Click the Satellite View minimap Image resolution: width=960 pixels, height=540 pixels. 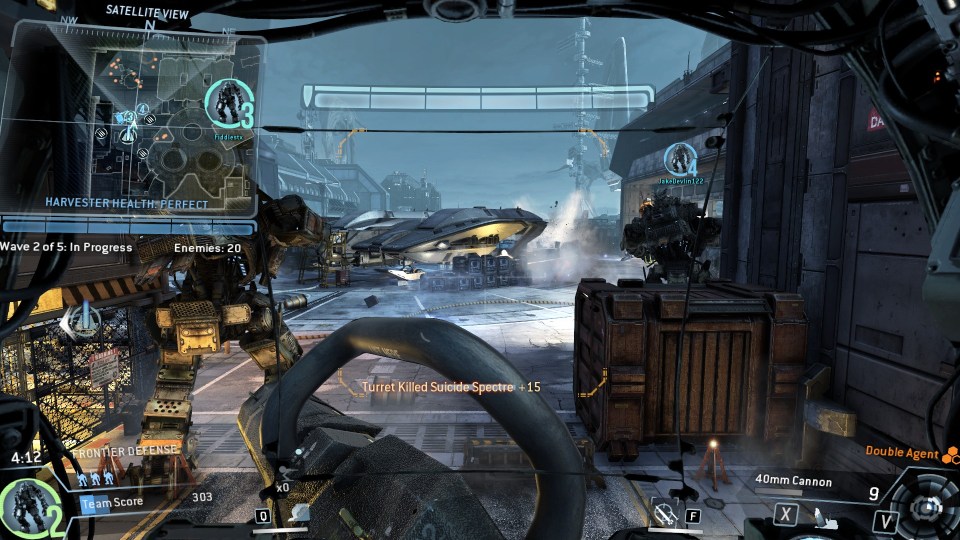tap(130, 120)
